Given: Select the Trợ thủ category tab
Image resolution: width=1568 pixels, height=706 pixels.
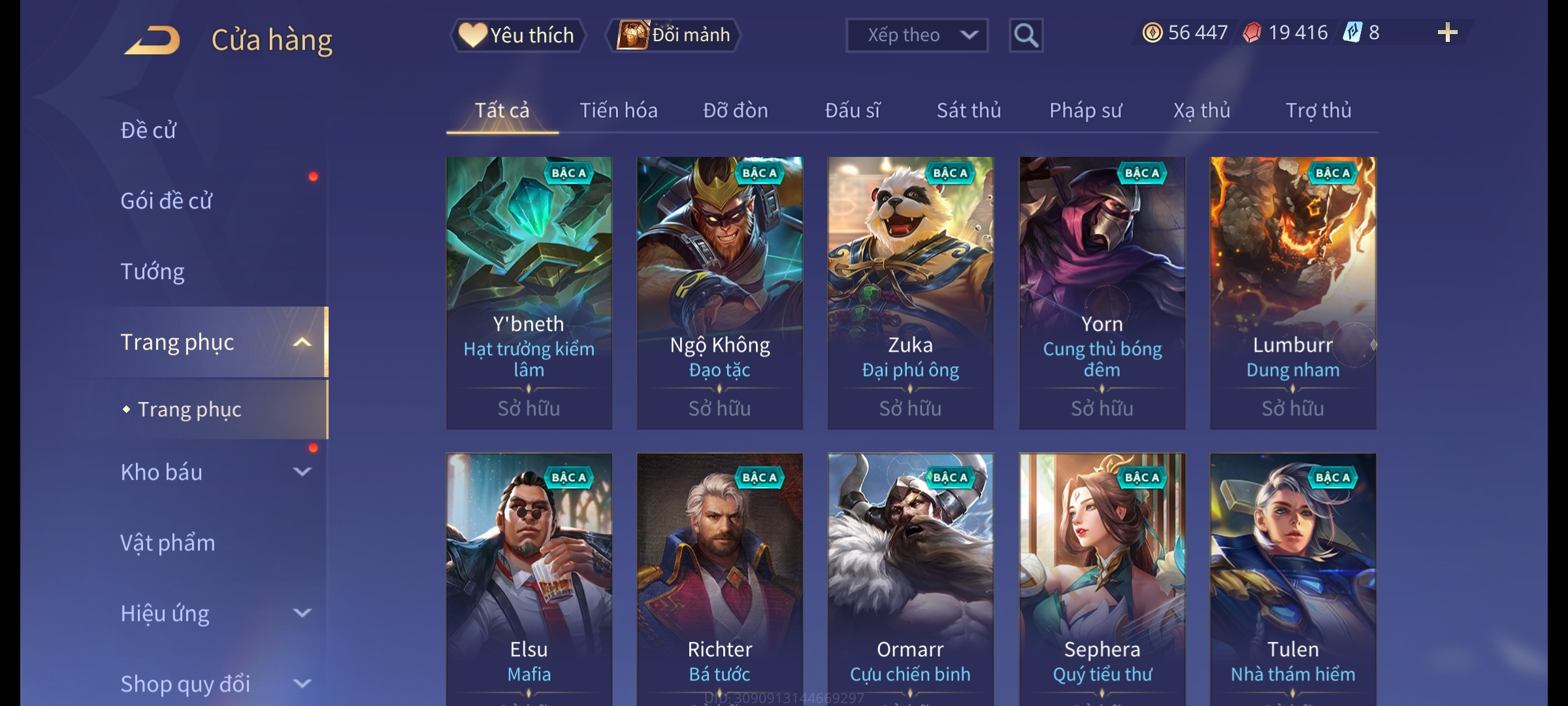Looking at the screenshot, I should coord(1318,110).
